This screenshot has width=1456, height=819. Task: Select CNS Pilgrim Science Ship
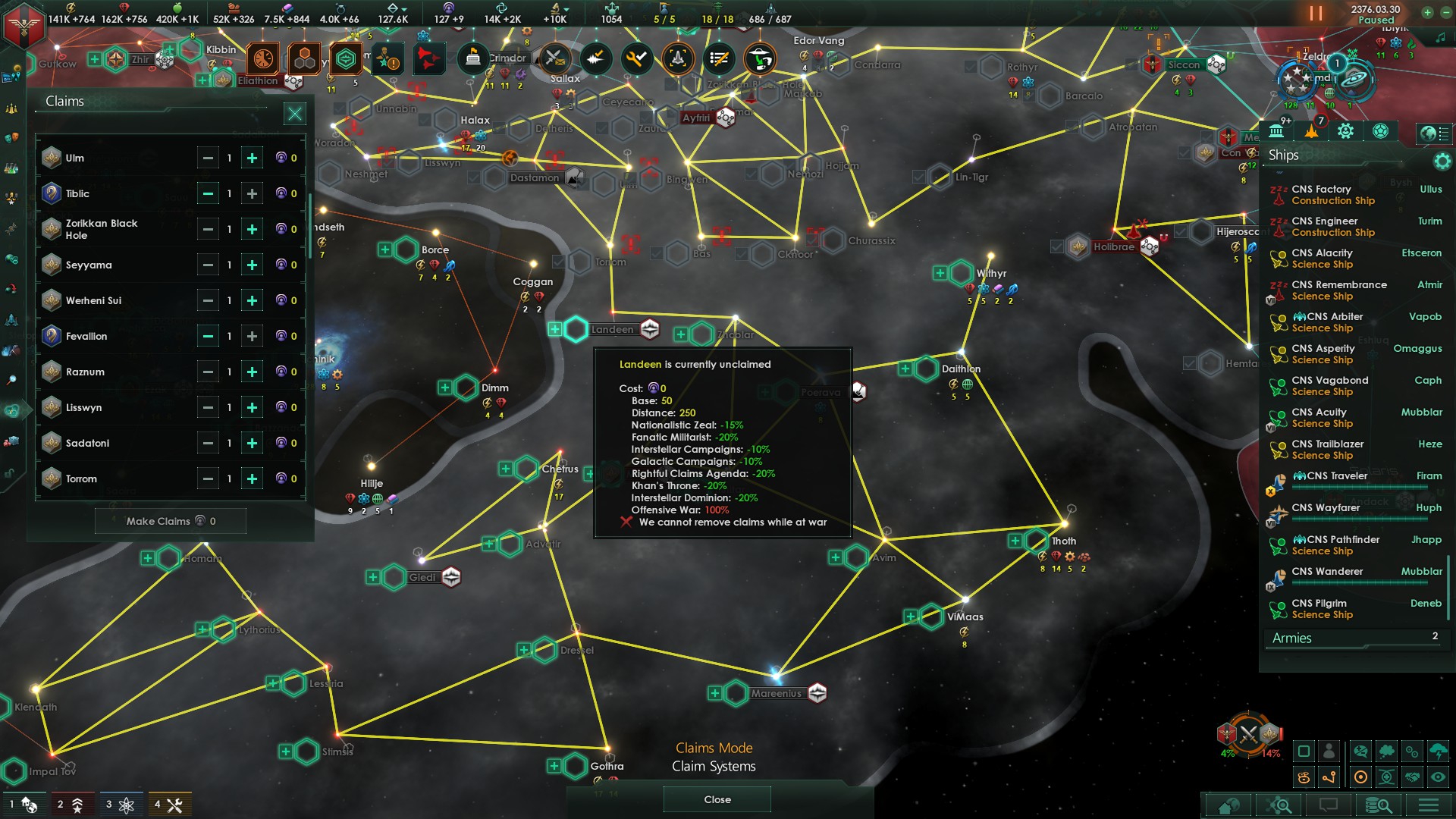point(1322,609)
